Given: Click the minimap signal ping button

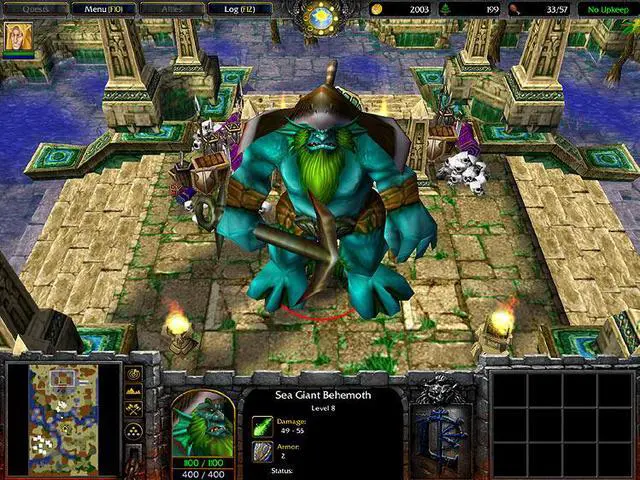Looking at the screenshot, I should tap(133, 375).
